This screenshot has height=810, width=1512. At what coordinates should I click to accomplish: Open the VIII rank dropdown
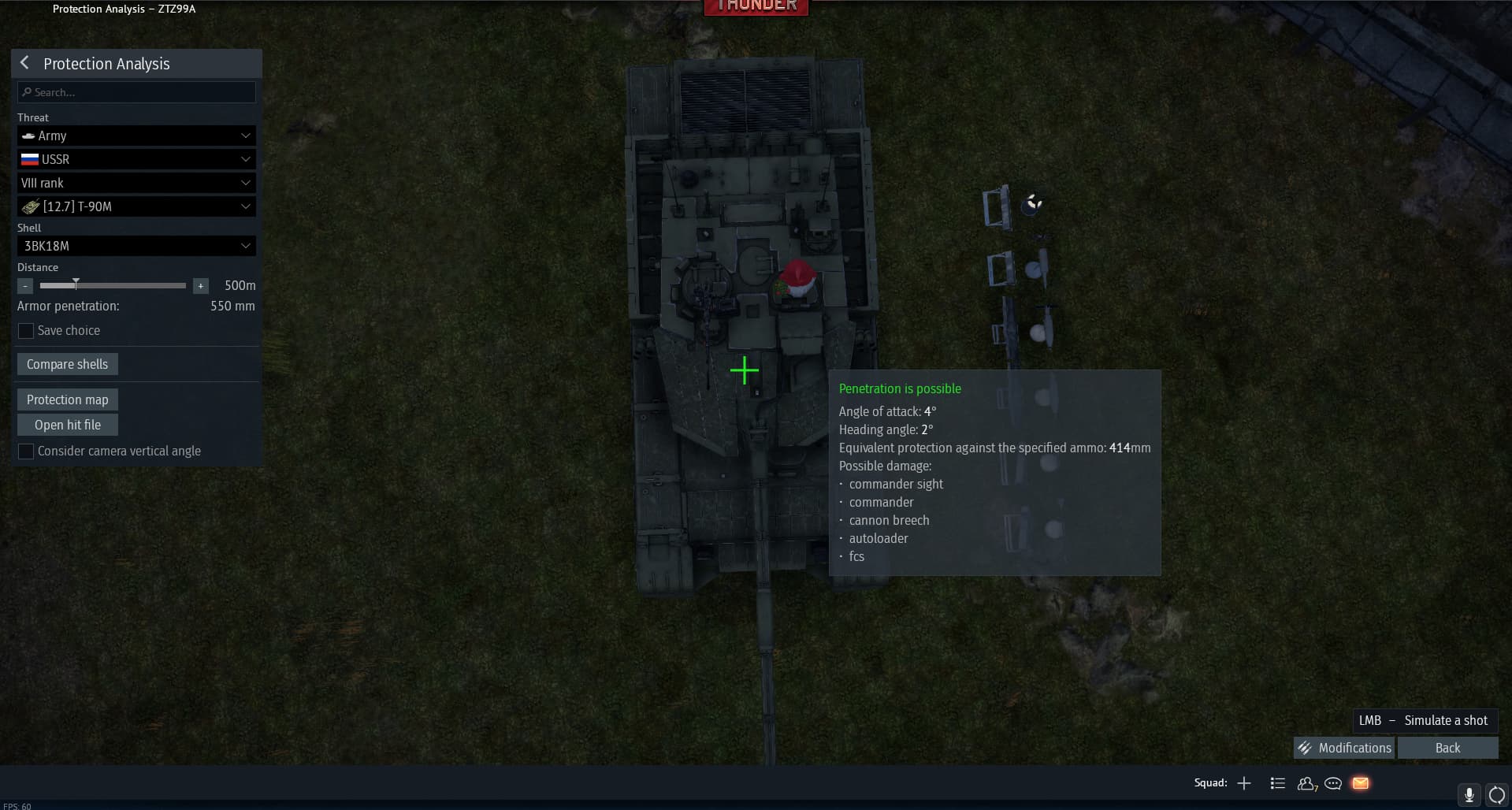(x=136, y=183)
